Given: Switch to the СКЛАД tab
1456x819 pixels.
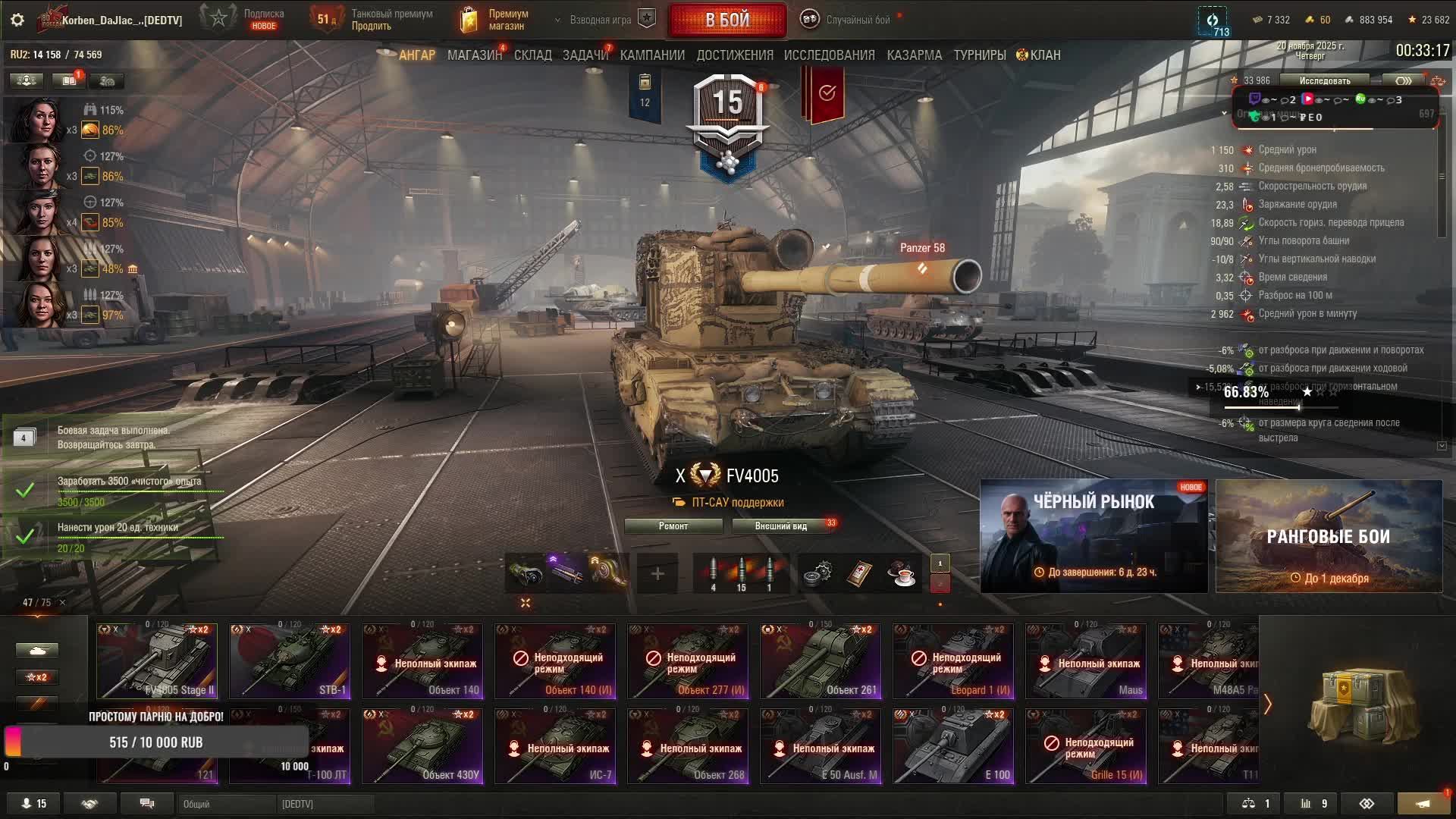Looking at the screenshot, I should coord(532,55).
